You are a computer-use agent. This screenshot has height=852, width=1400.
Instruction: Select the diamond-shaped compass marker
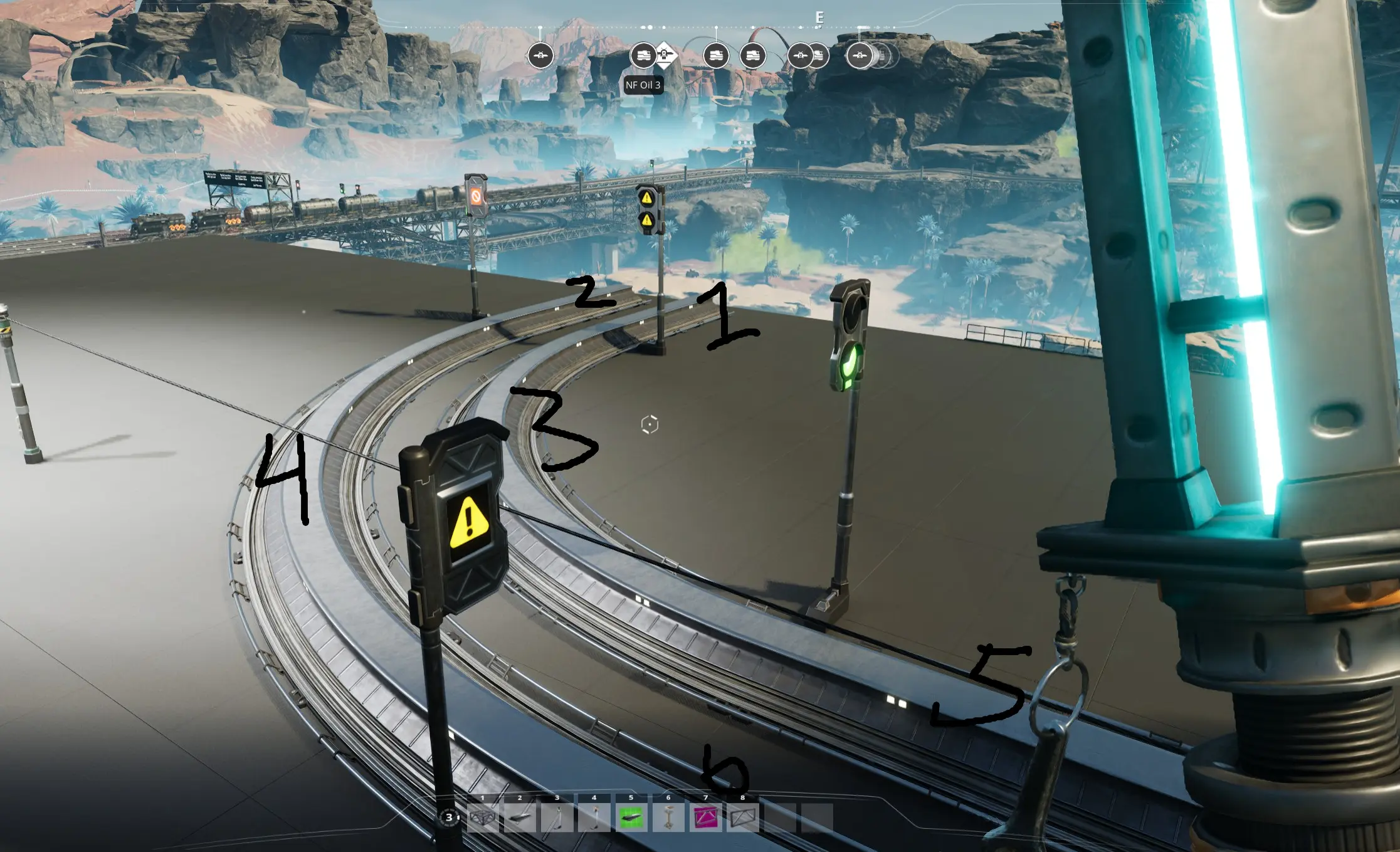point(665,55)
